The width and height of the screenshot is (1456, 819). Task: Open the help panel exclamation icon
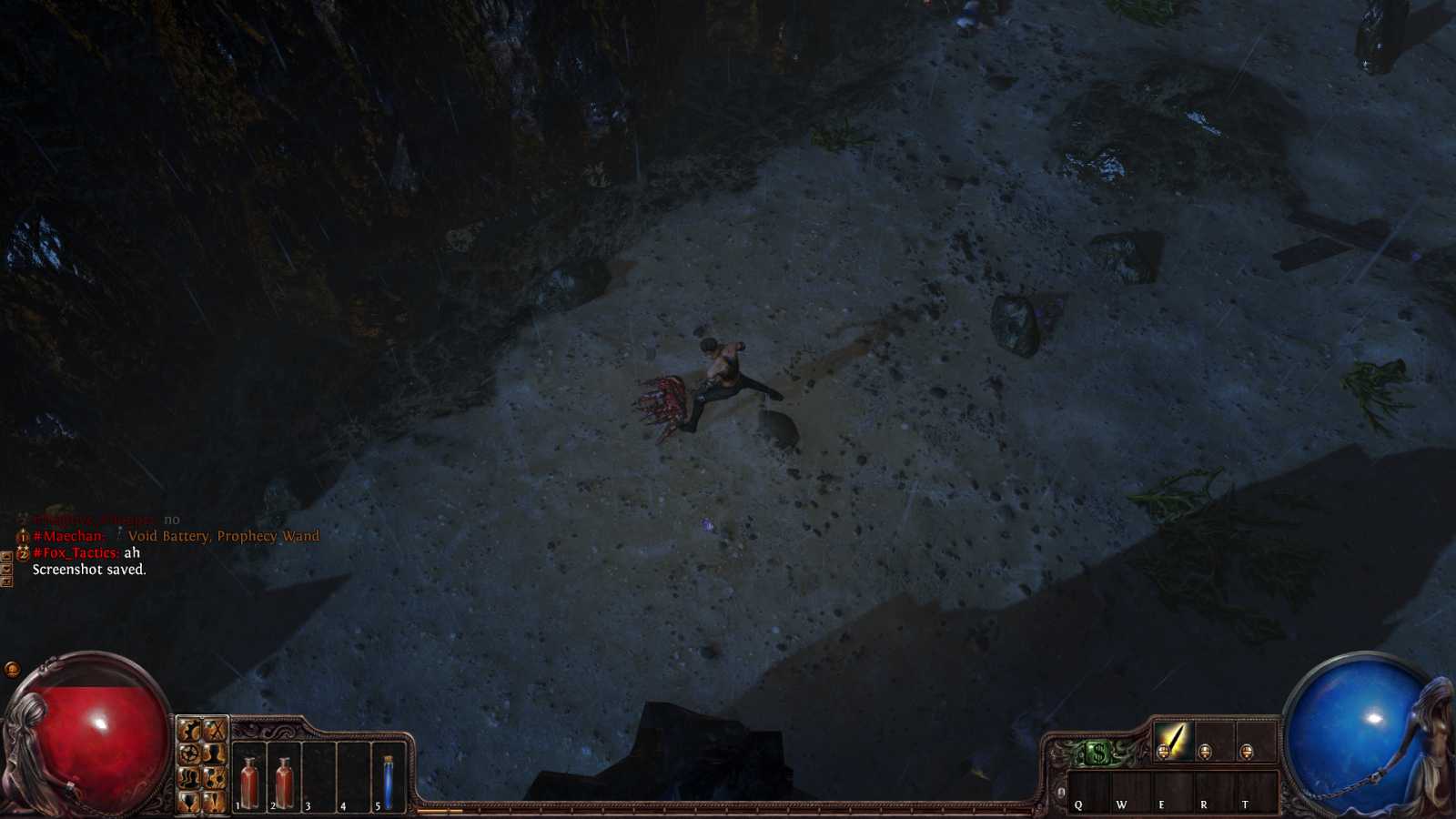216,802
